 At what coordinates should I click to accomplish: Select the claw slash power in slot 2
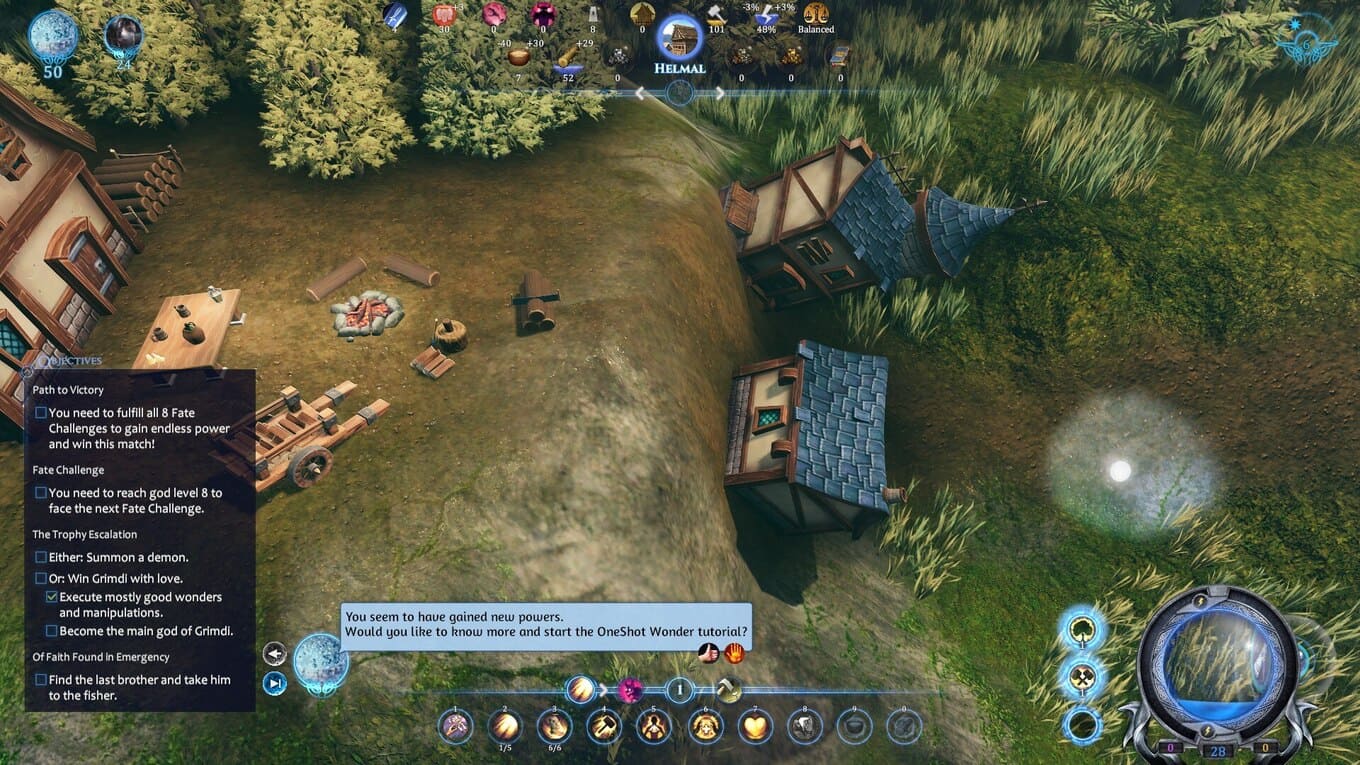pyautogui.click(x=504, y=726)
